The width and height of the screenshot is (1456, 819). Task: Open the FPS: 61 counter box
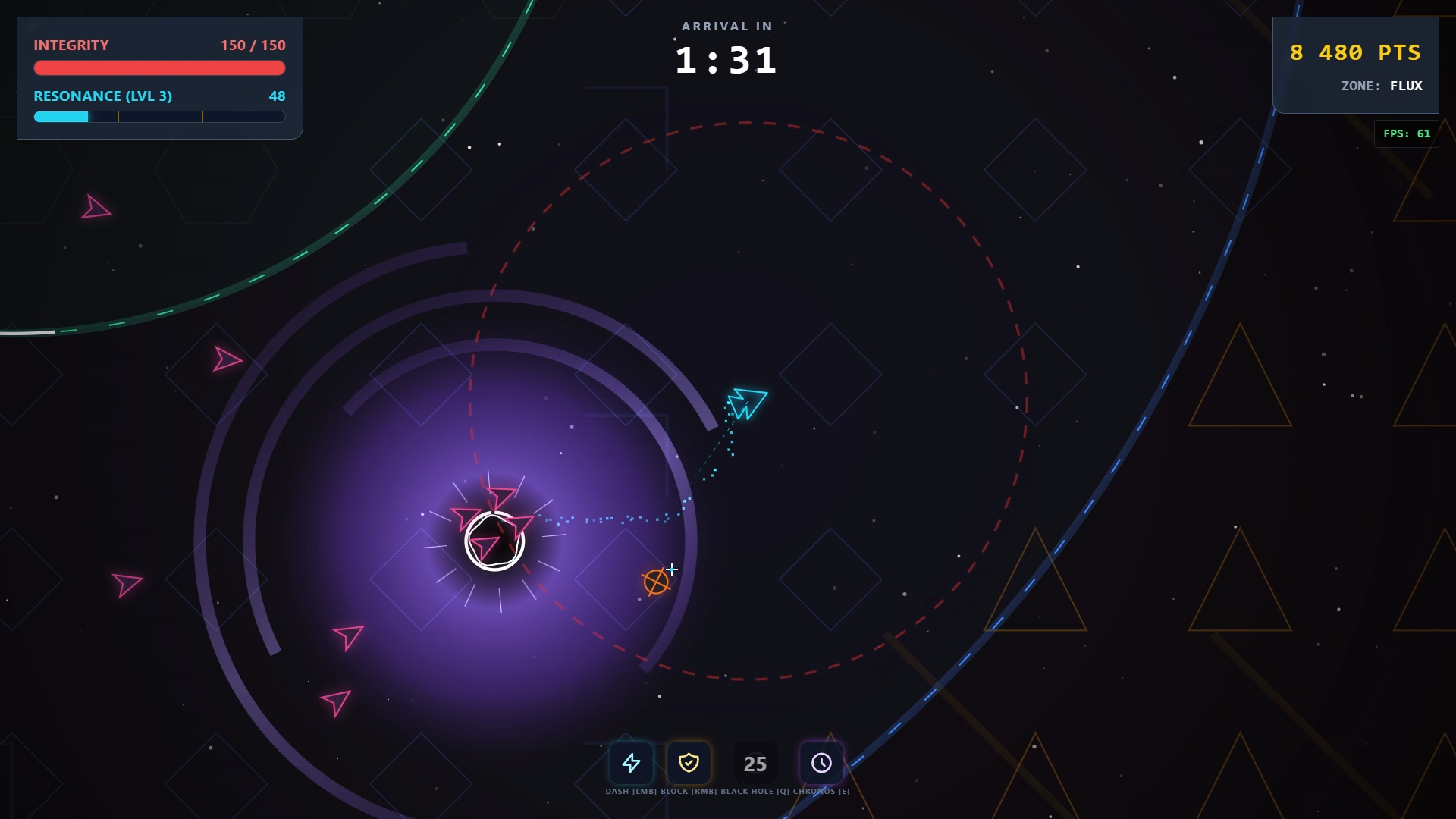(x=1407, y=133)
